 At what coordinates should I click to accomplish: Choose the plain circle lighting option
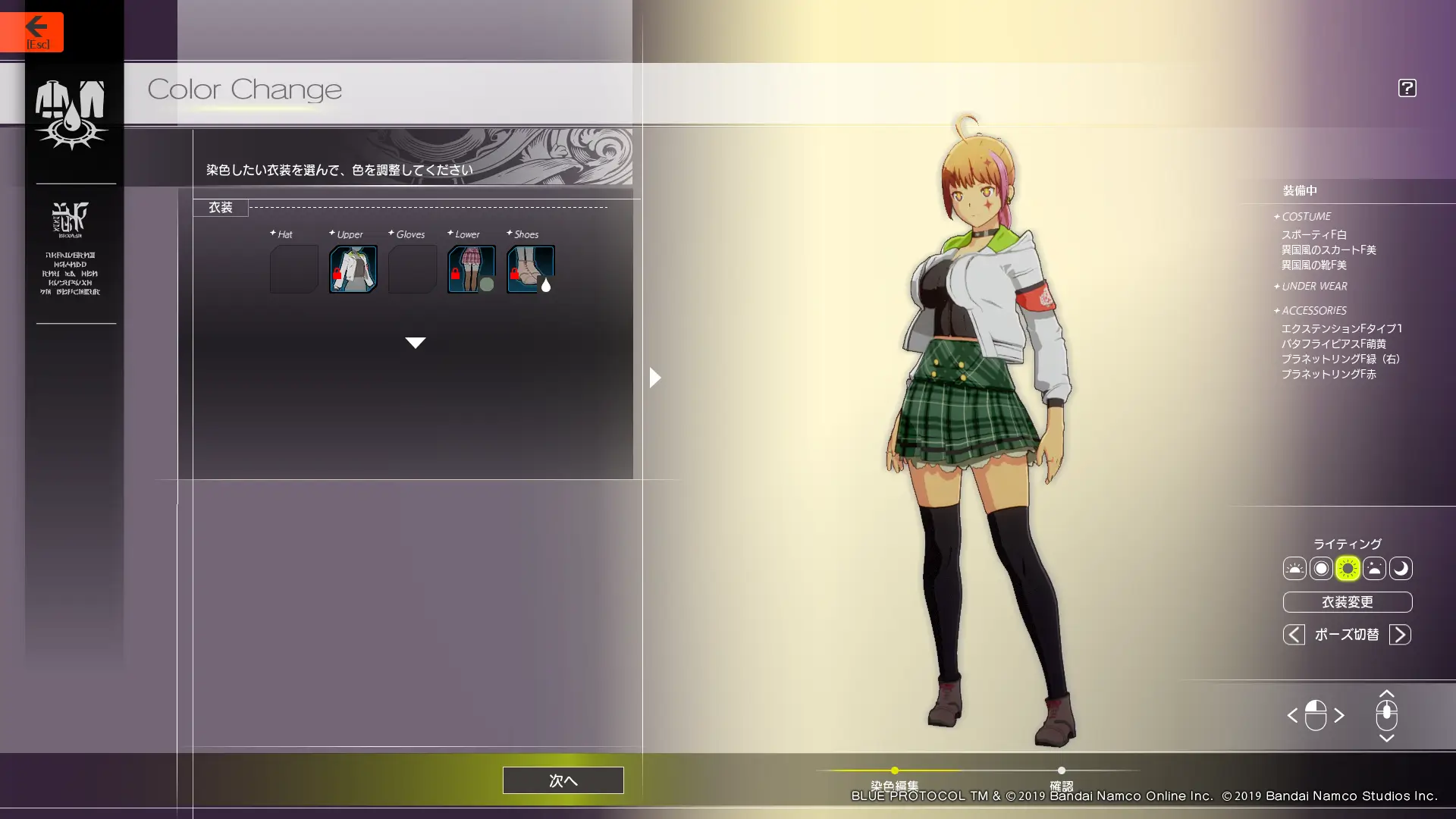[x=1321, y=569]
